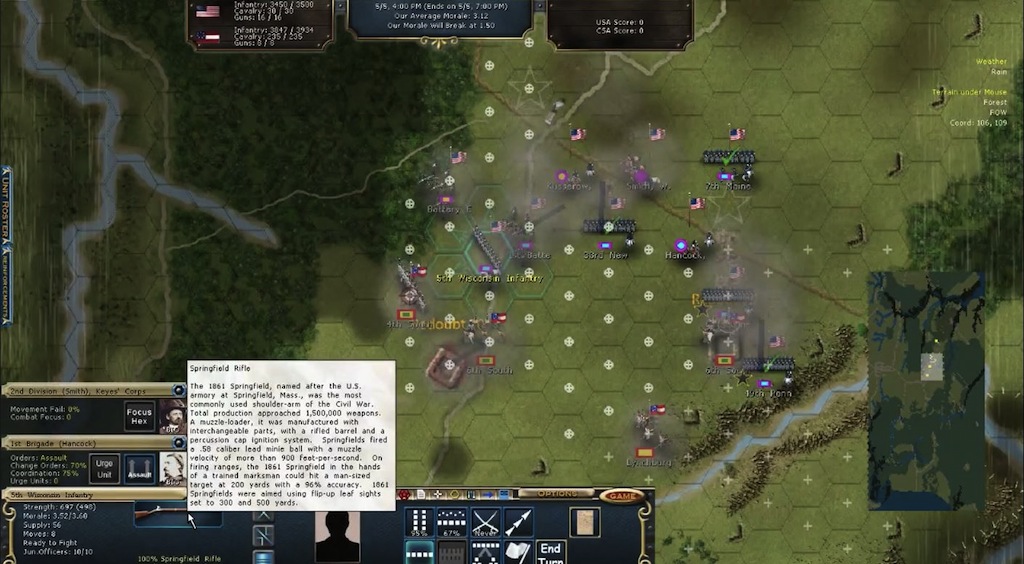Choose the column formation icon

point(418,522)
